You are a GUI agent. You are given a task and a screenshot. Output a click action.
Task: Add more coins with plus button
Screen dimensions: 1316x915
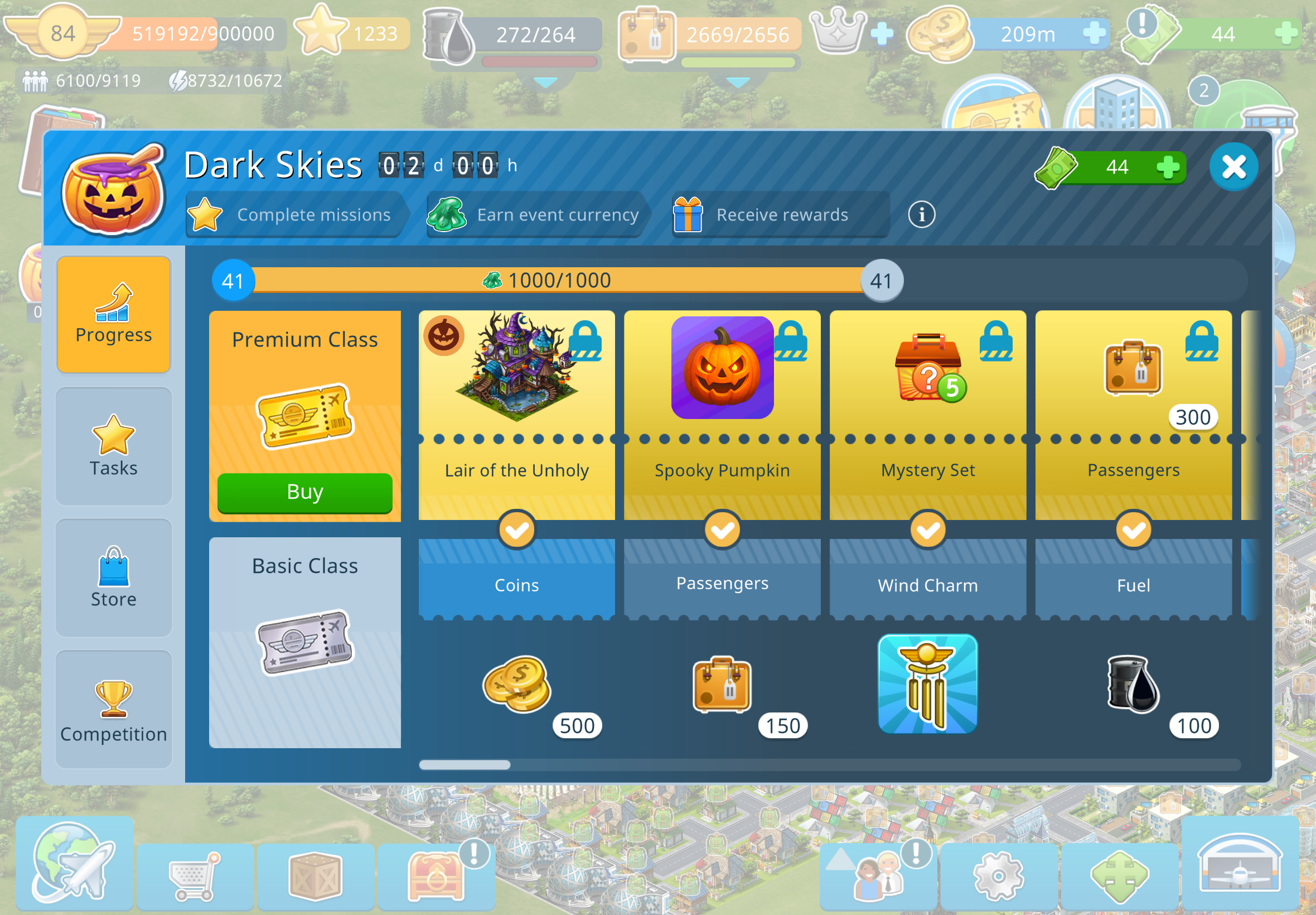point(1094,33)
